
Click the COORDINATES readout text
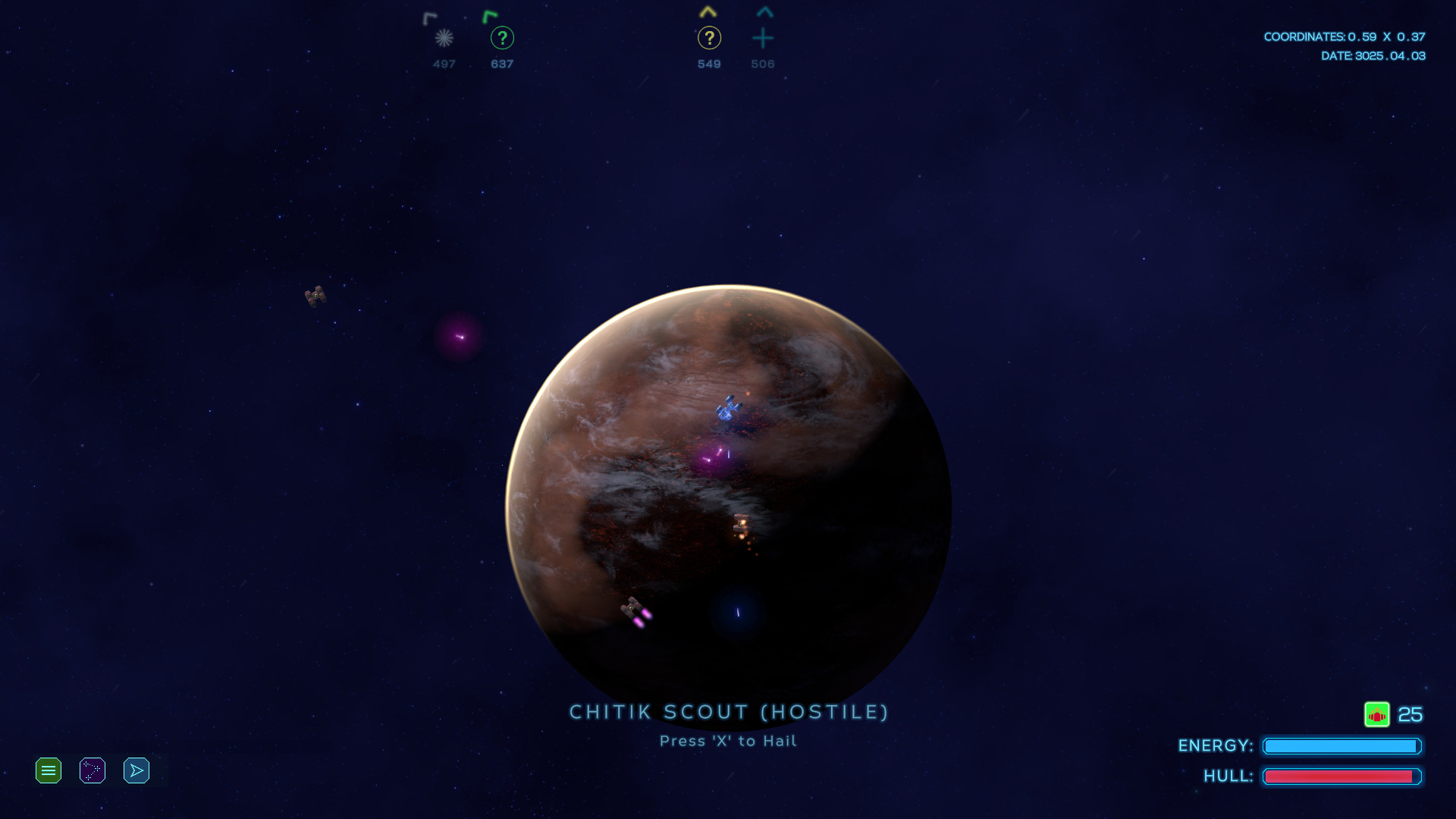1345,36
